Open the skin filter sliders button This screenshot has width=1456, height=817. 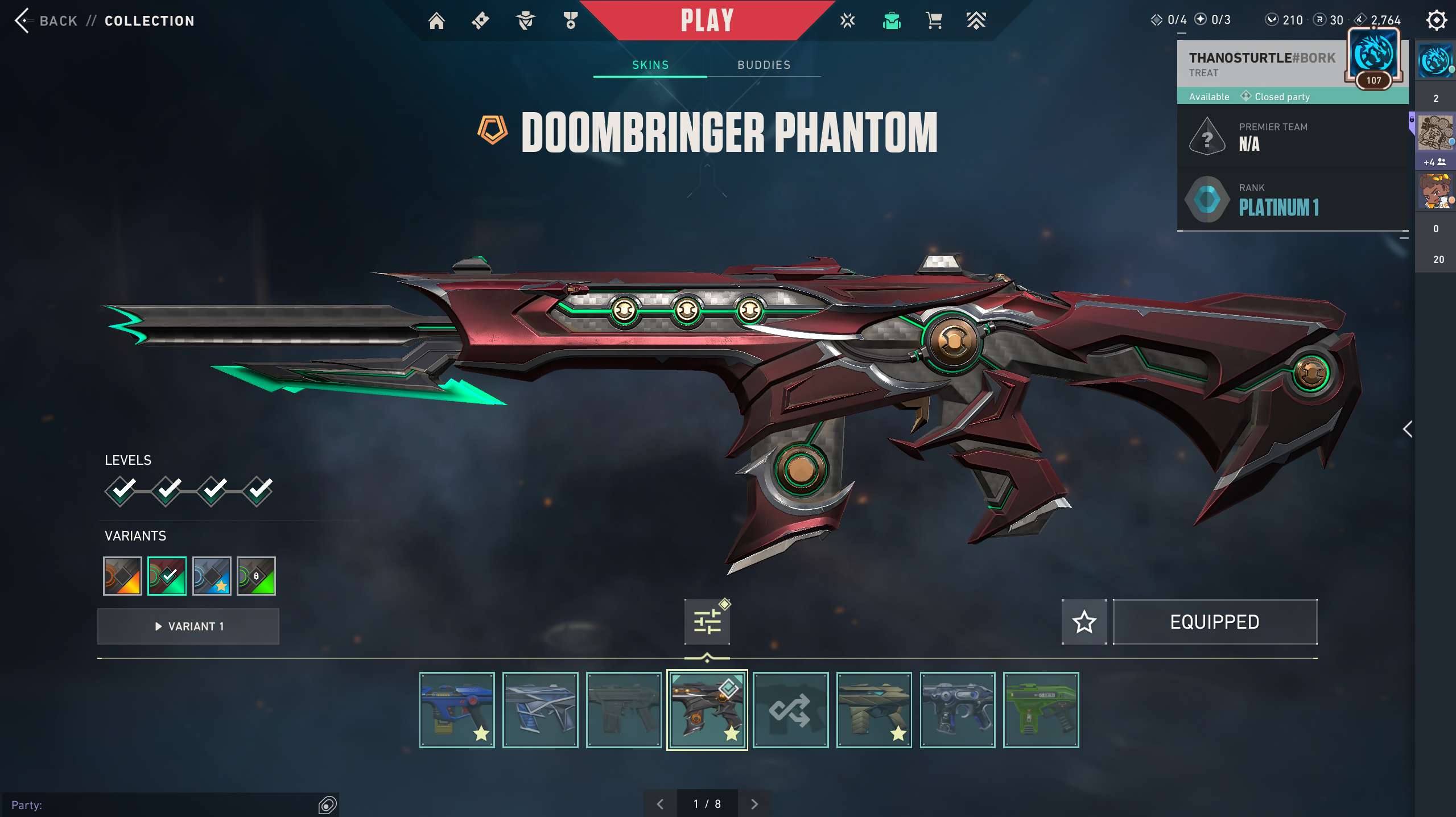pos(707,621)
